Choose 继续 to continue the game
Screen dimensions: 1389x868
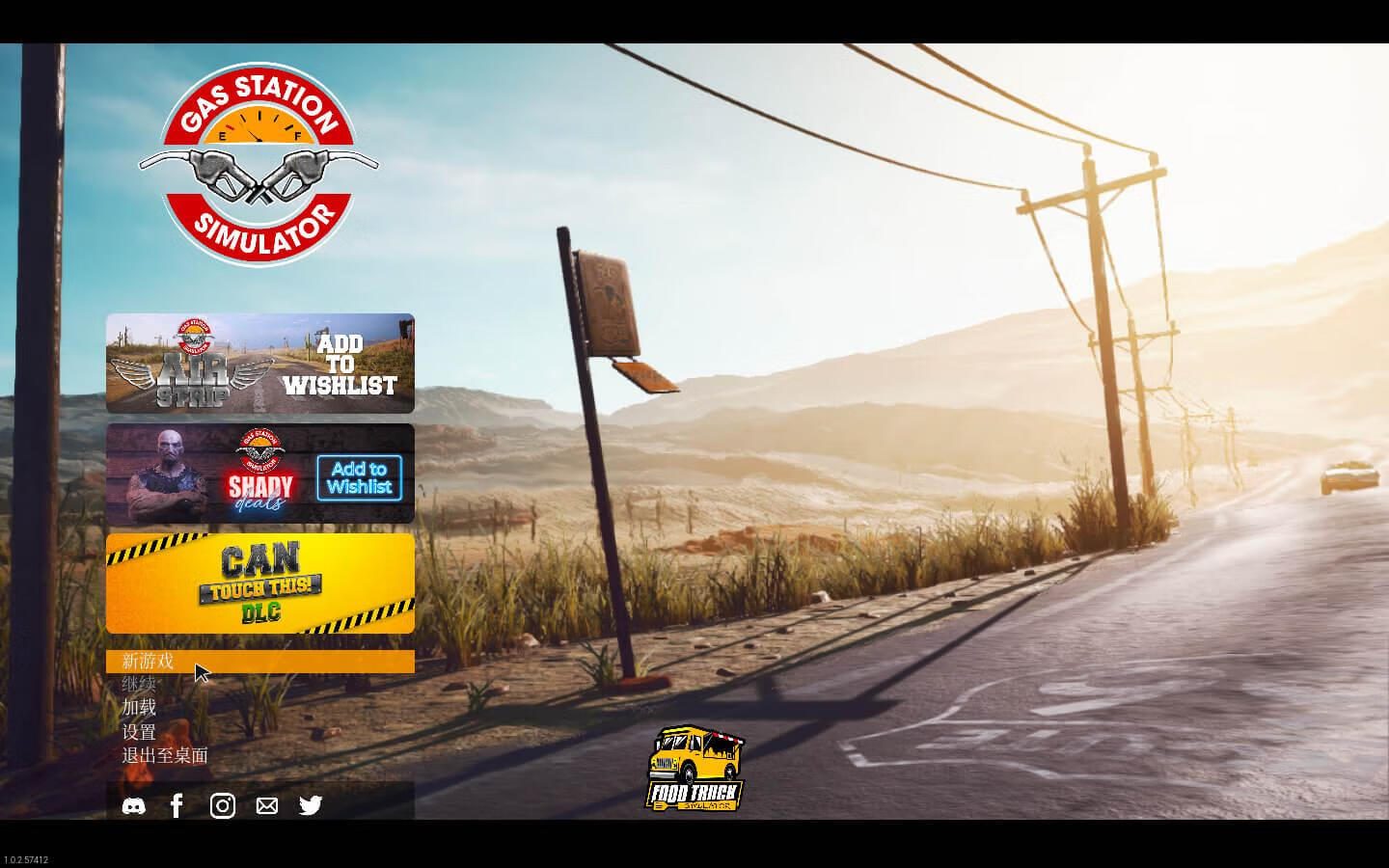click(139, 685)
